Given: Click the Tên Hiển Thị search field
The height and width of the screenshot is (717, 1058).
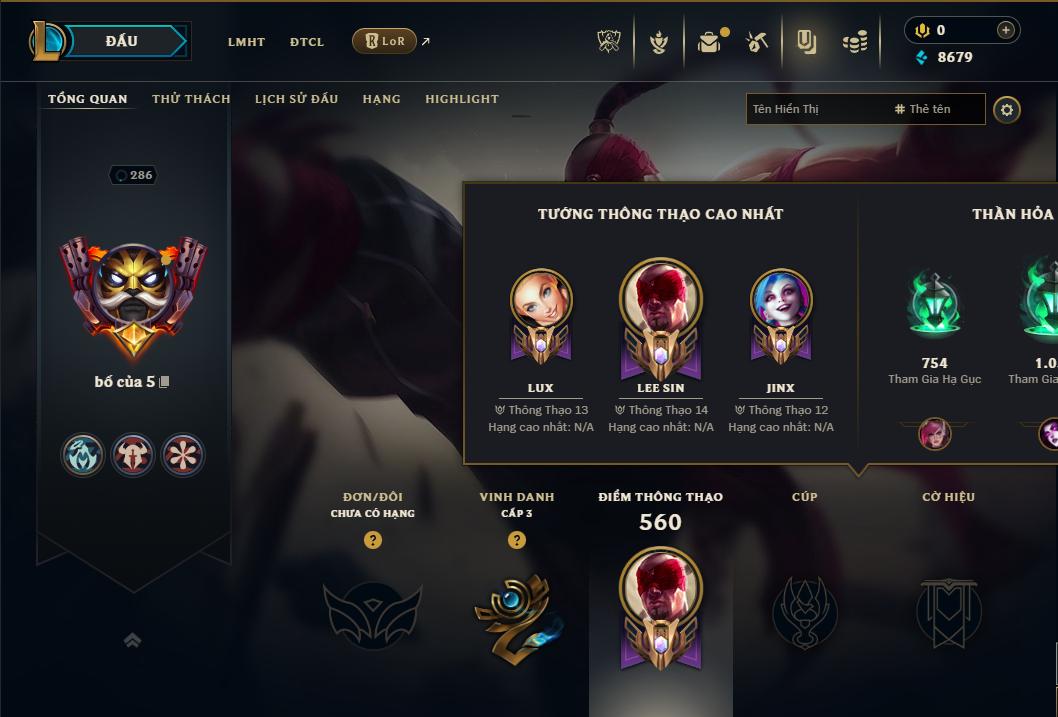Looking at the screenshot, I should pyautogui.click(x=815, y=109).
